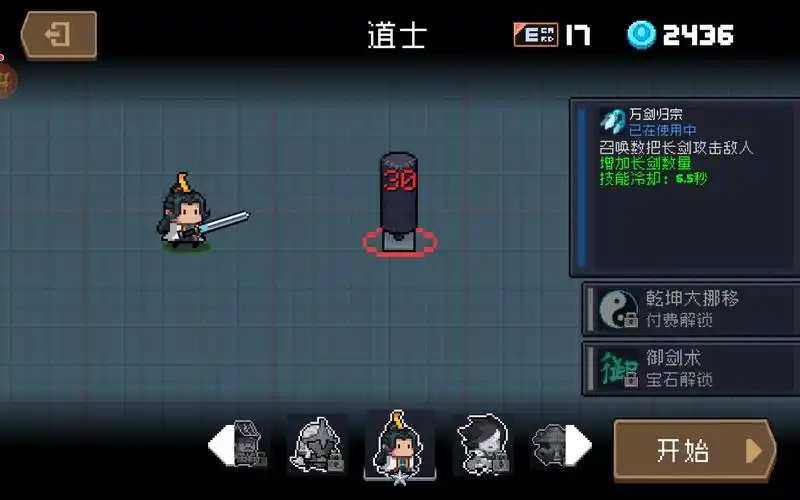
Task: Select the highlighted Taoist character thumbnail
Action: click(x=400, y=443)
